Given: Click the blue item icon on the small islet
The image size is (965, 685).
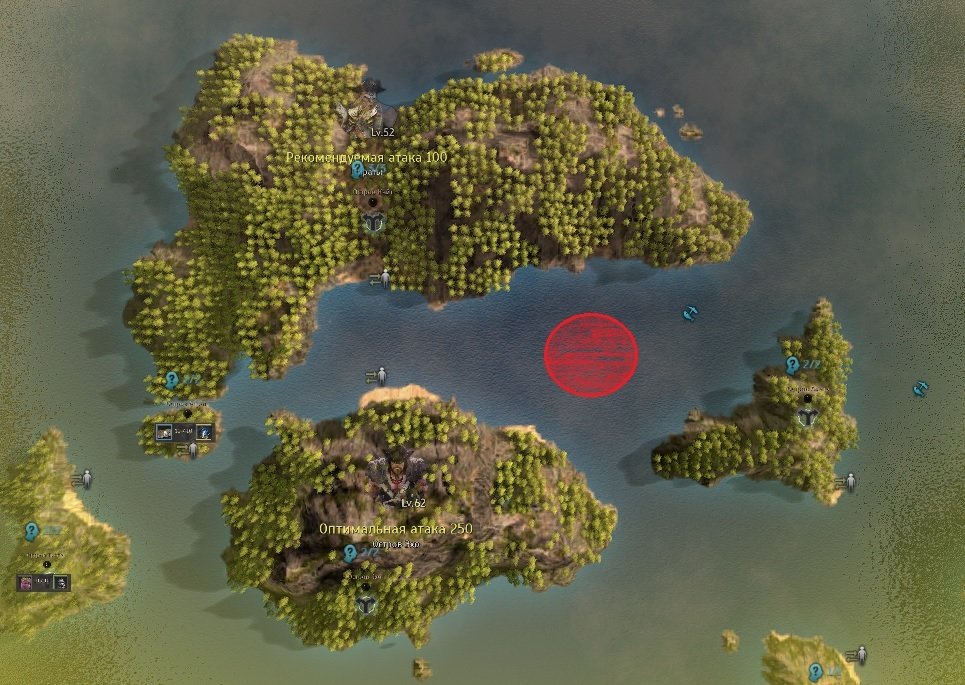Looking at the screenshot, I should pyautogui.click(x=203, y=432).
